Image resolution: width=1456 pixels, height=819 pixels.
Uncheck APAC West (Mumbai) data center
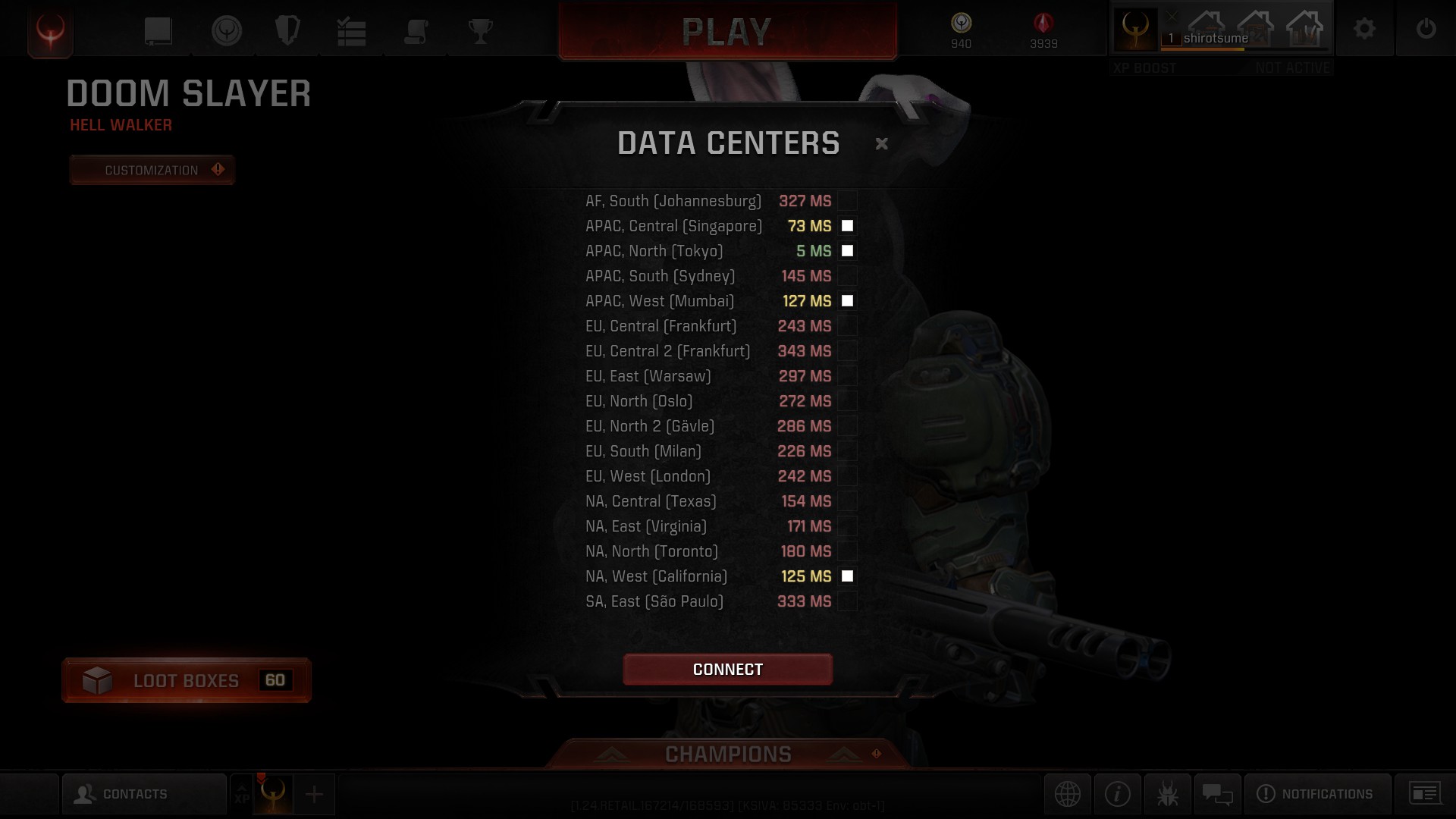[x=847, y=301]
